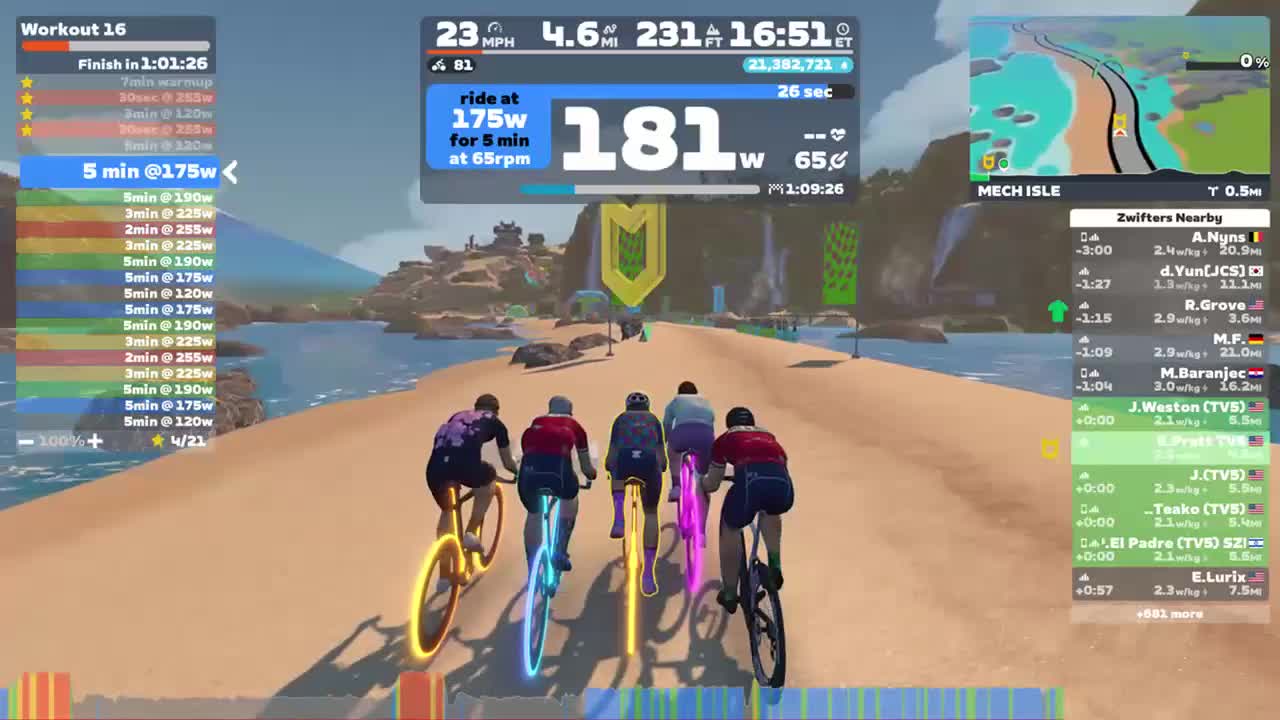Click the bike icon showing 81 nearby riders
Screen dimensions: 1280x720
[x=438, y=65]
